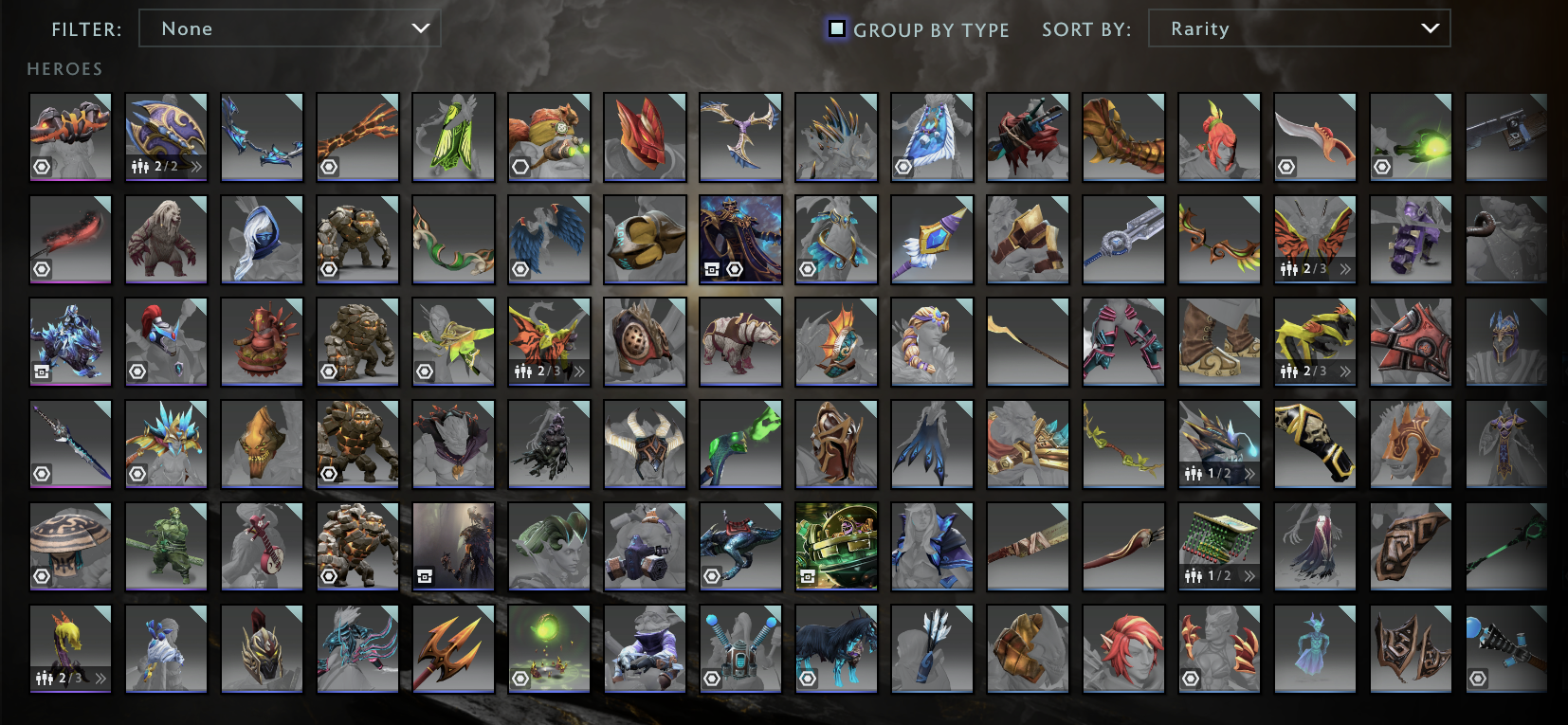Enable the Group By Type checkbox

point(835,29)
